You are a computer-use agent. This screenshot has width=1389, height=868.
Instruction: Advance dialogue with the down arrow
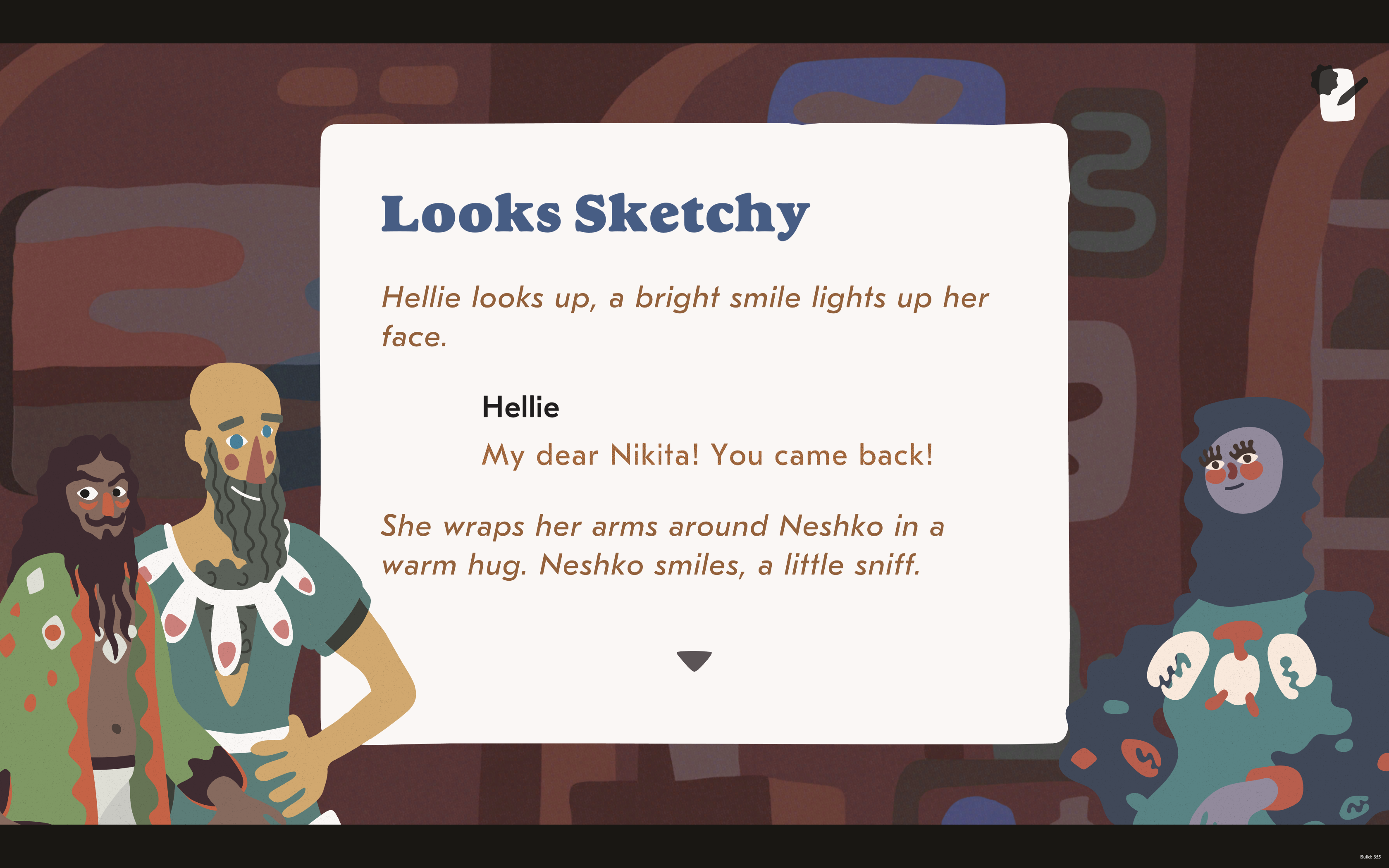(x=694, y=660)
